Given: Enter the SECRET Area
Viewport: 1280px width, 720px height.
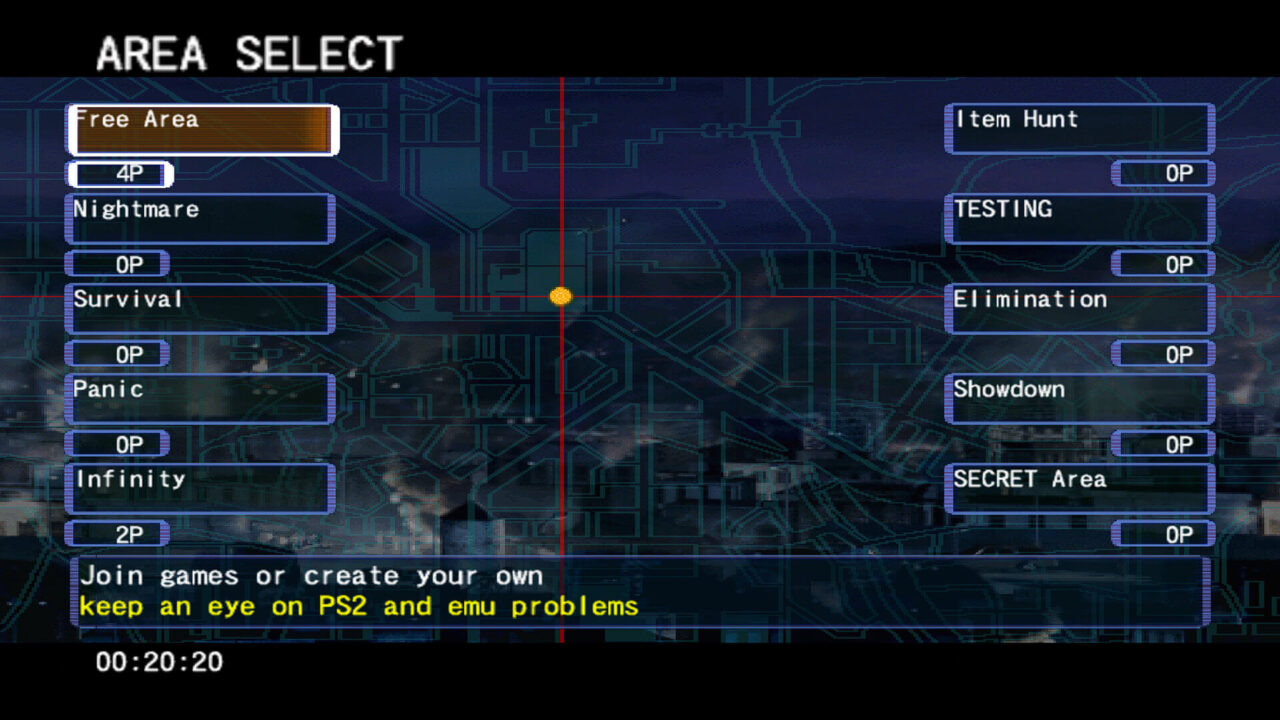Looking at the screenshot, I should [x=1079, y=489].
